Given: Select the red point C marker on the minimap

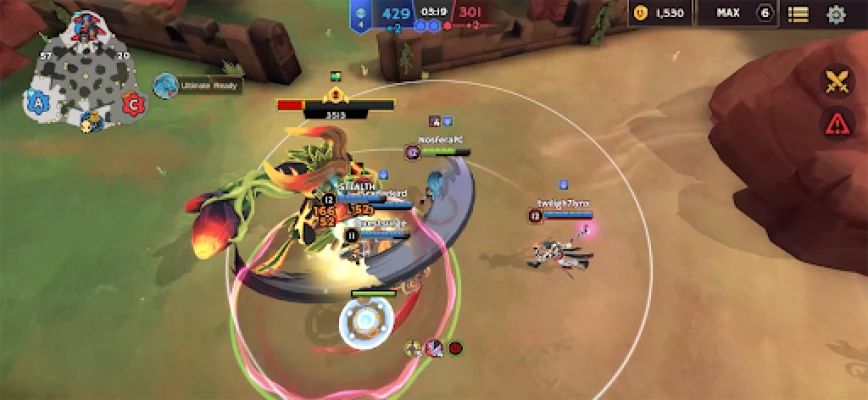Looking at the screenshot, I should [131, 102].
